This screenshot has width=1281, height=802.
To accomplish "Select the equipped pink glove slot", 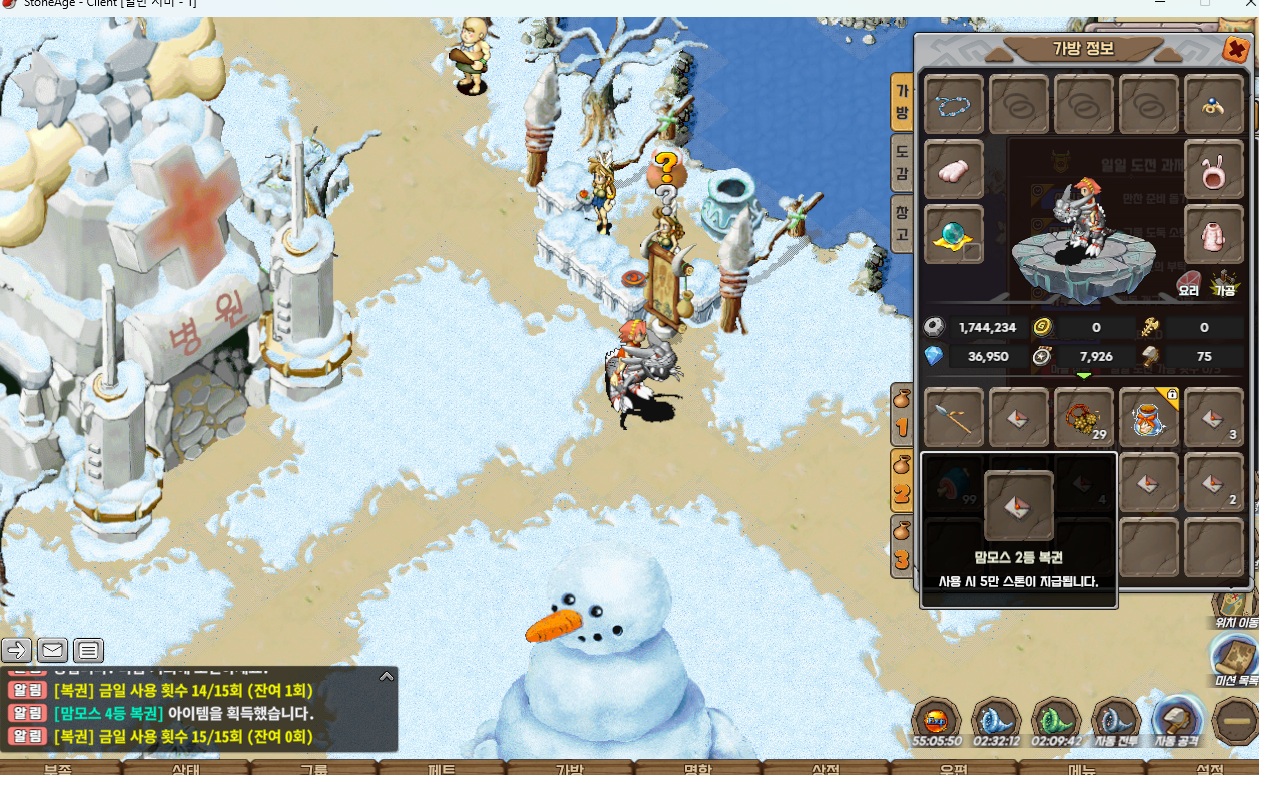I will tap(954, 170).
